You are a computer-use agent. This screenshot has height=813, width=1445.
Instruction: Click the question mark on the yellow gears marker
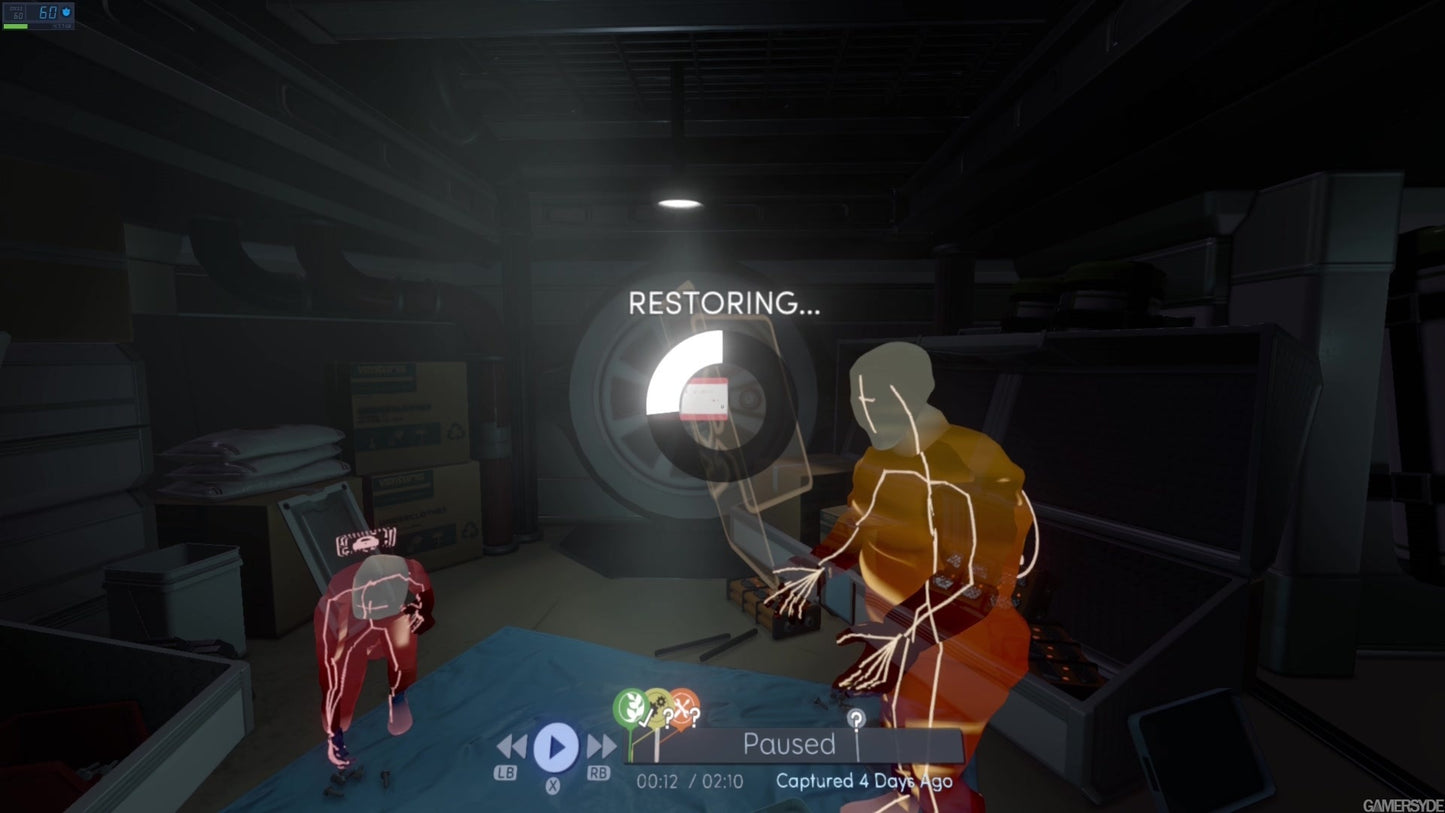(668, 717)
